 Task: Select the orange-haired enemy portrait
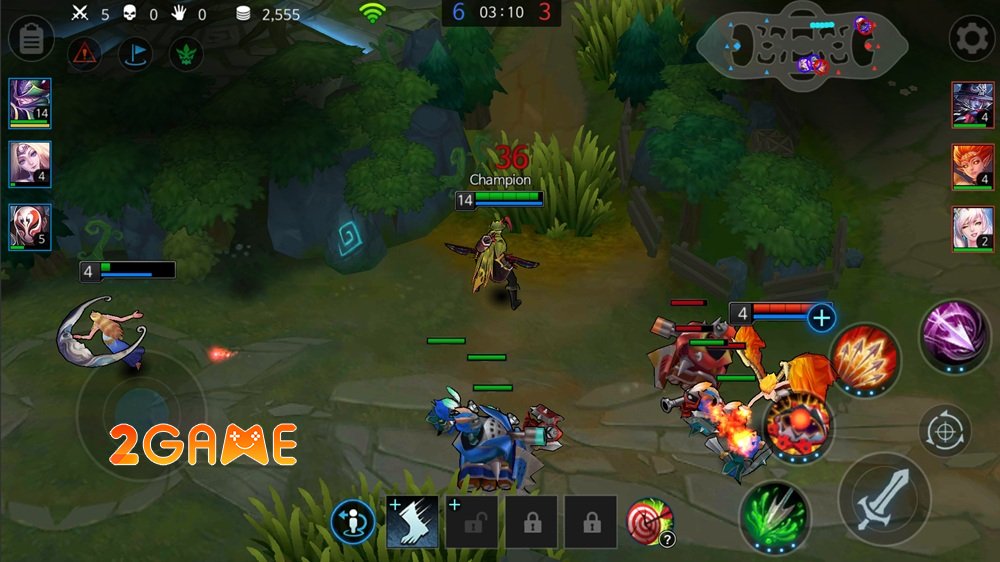[972, 166]
